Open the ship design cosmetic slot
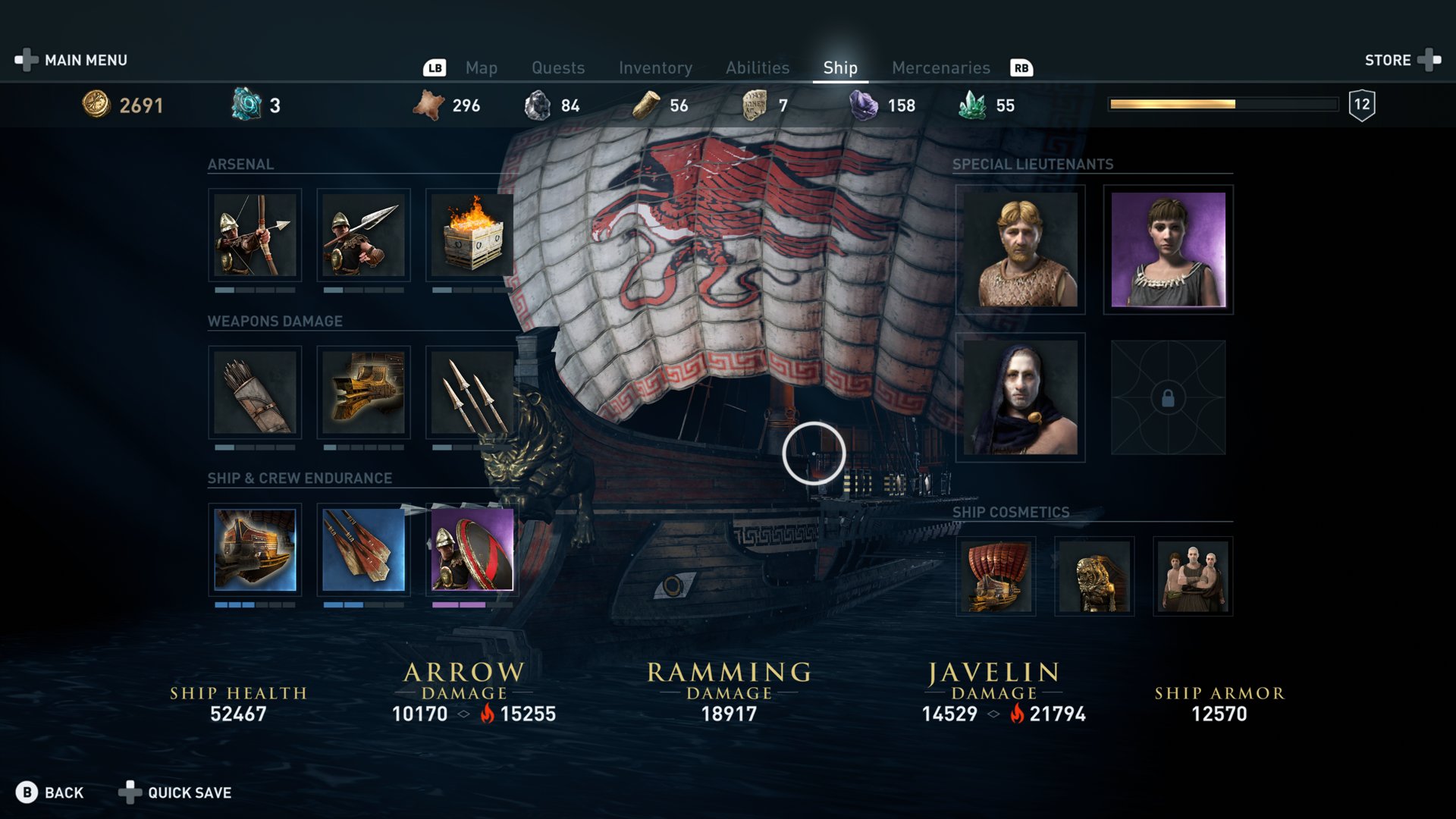This screenshot has height=819, width=1456. (x=996, y=576)
